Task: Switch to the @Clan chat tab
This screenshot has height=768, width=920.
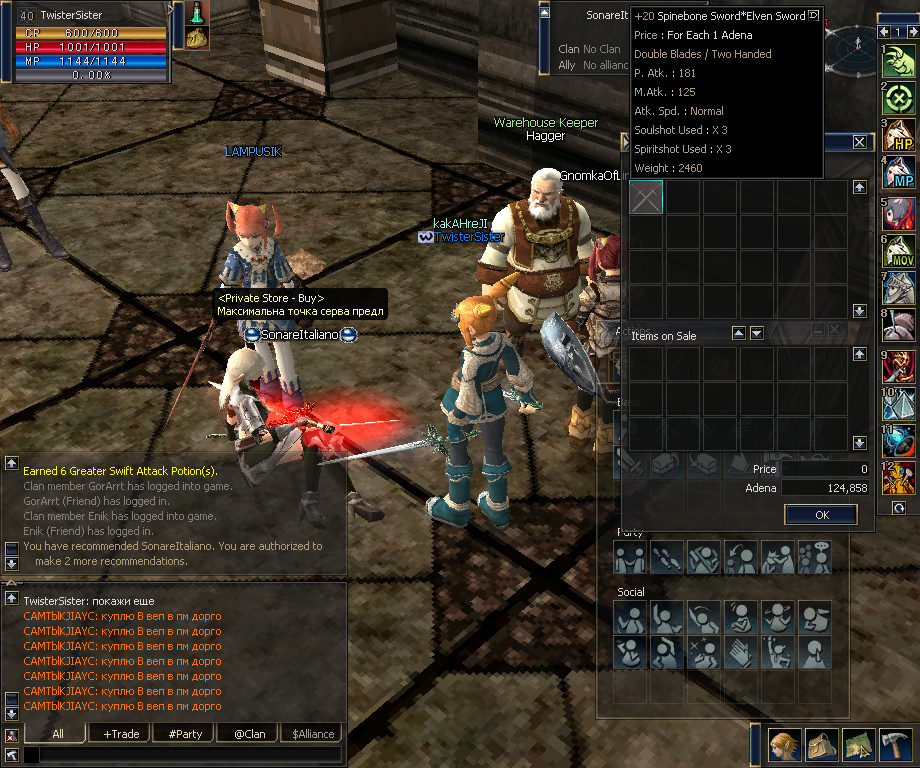Action: (x=248, y=733)
